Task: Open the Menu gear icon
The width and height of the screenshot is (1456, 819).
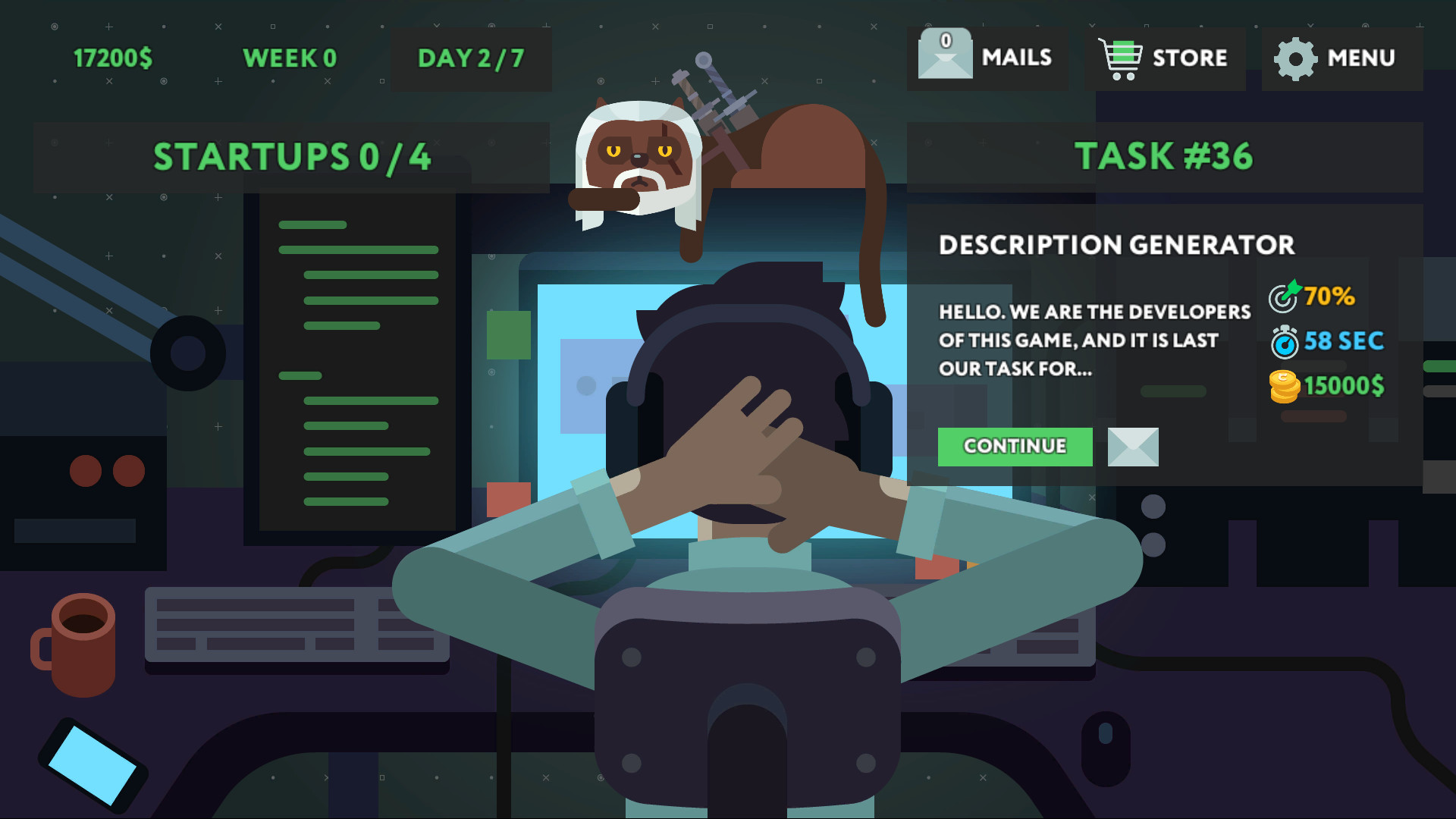Action: point(1296,57)
